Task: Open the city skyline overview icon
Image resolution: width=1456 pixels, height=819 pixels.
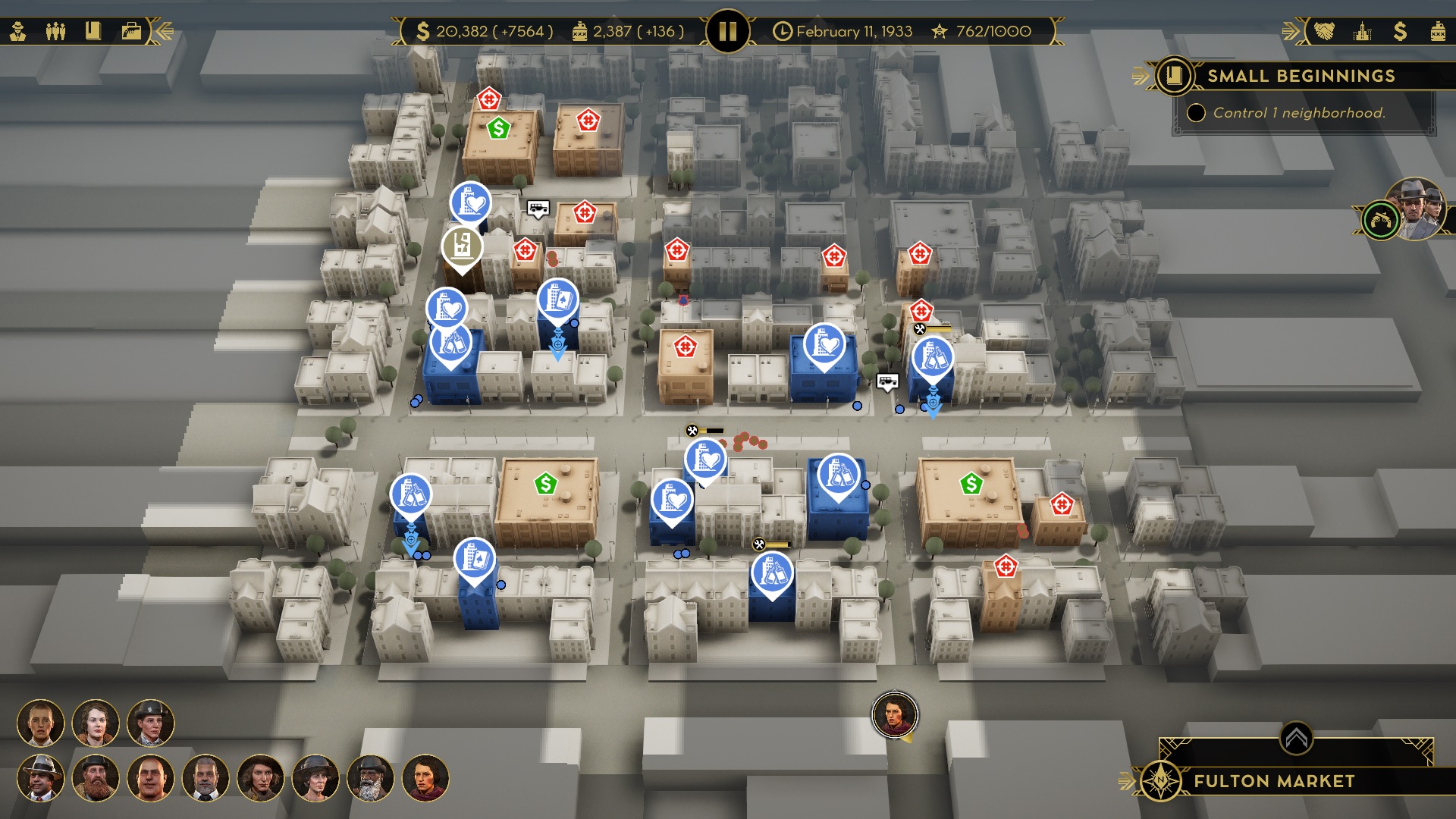Action: (x=1362, y=31)
